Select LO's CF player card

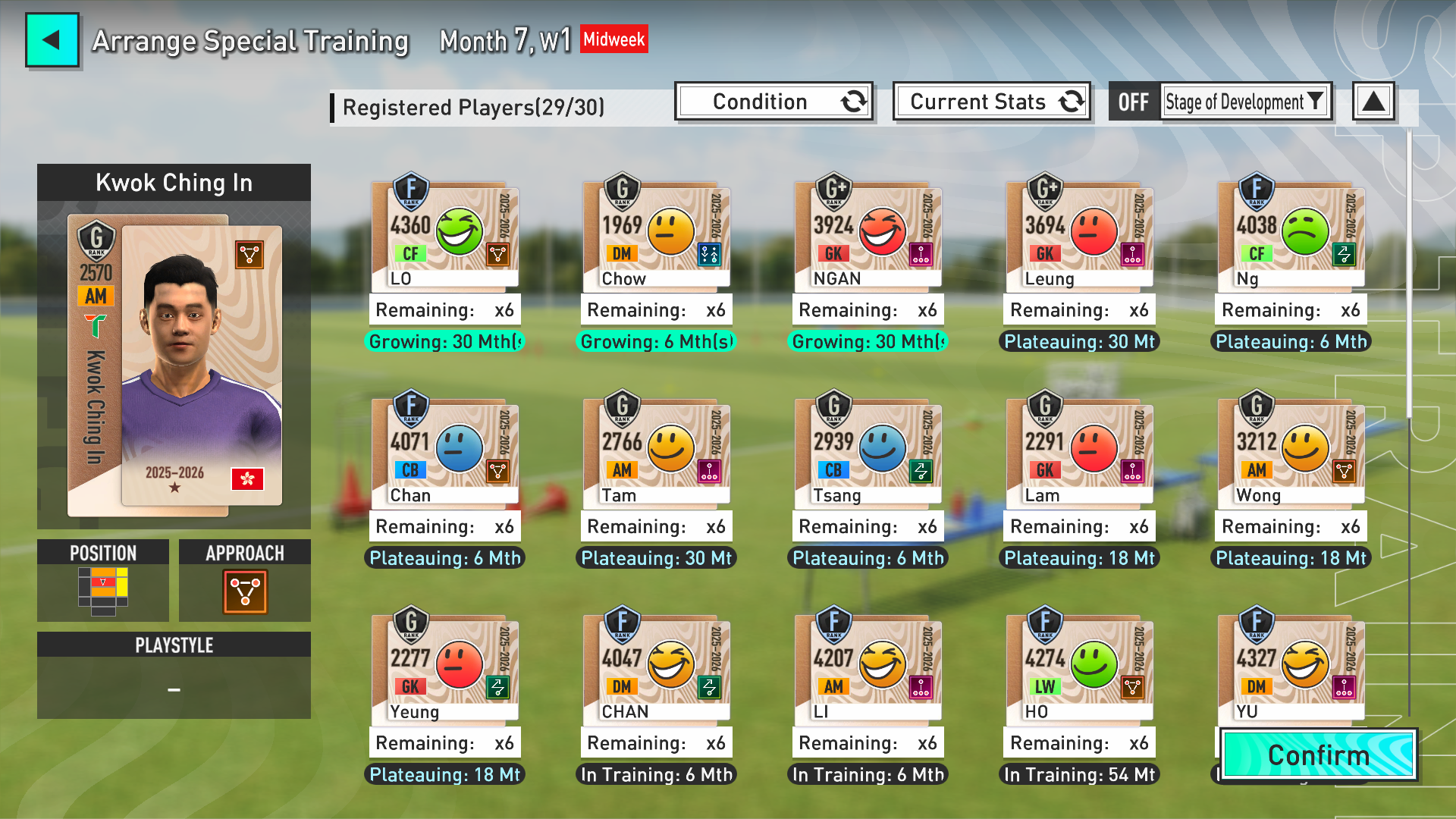pos(444,237)
